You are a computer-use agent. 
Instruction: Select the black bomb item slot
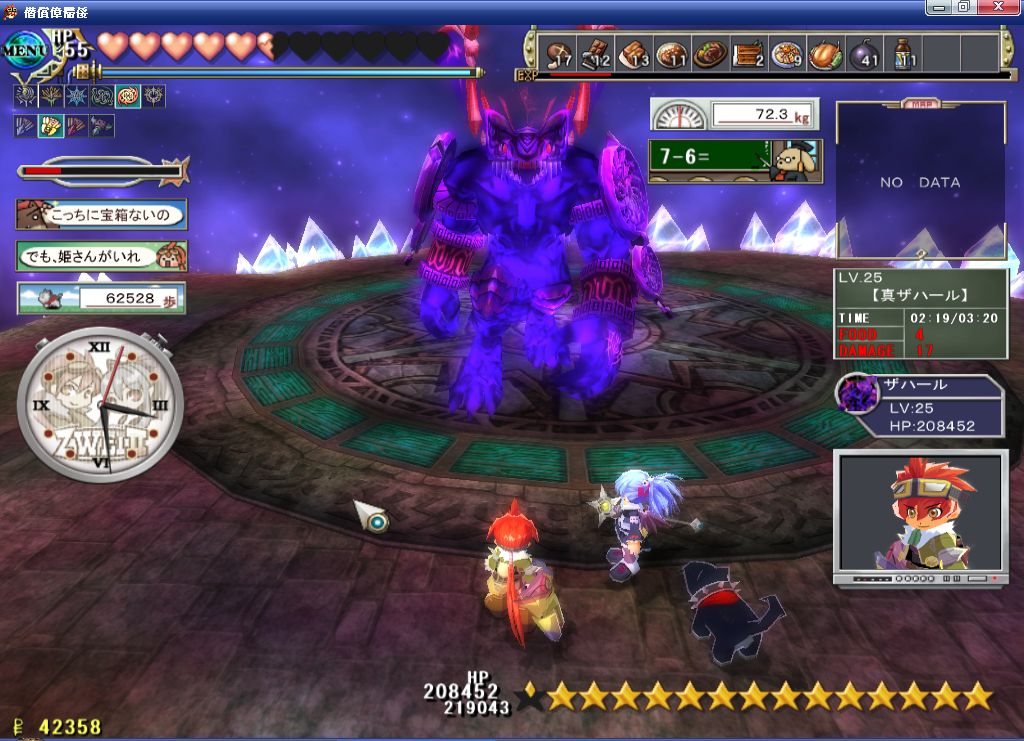click(x=865, y=54)
